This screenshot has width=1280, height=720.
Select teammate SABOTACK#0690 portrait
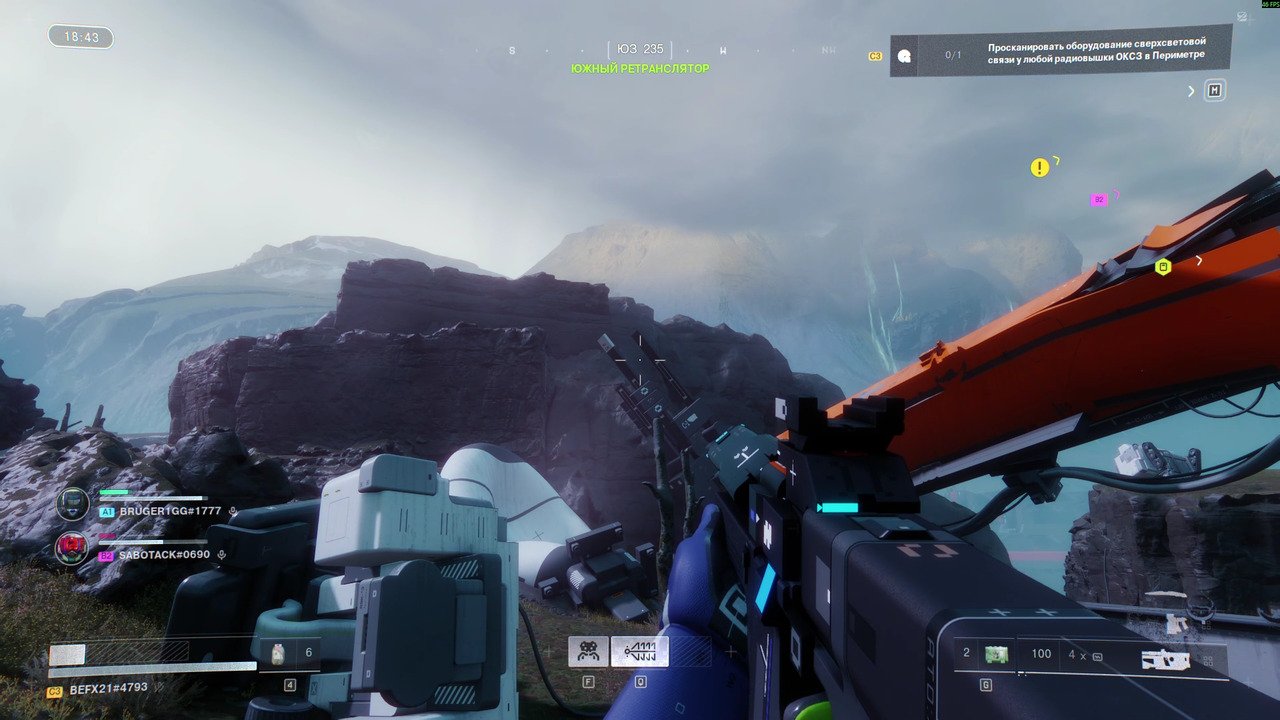71,548
